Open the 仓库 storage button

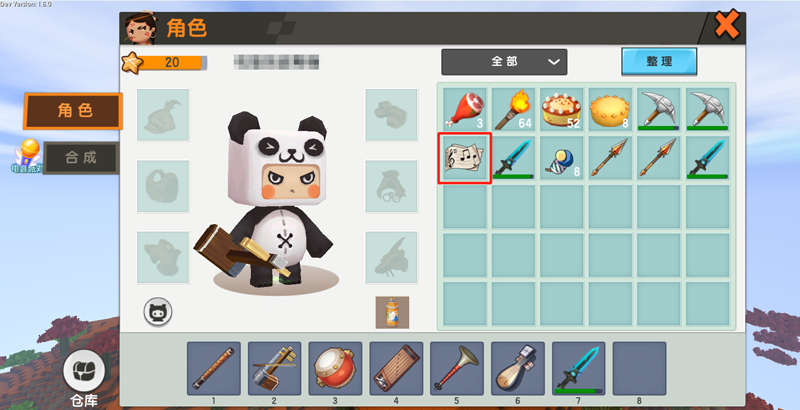pyautogui.click(x=84, y=378)
